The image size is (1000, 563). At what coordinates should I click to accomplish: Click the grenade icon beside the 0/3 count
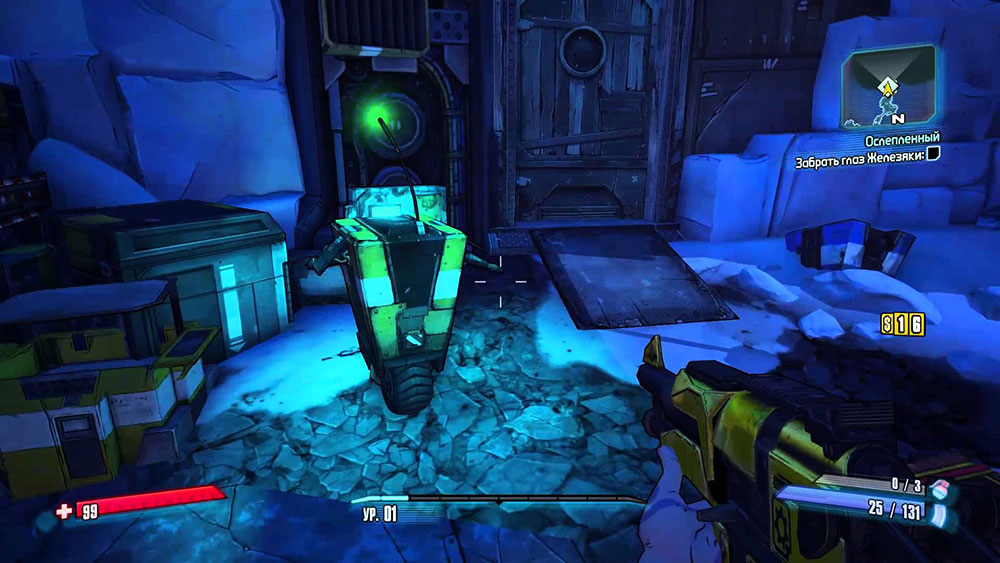(936, 489)
